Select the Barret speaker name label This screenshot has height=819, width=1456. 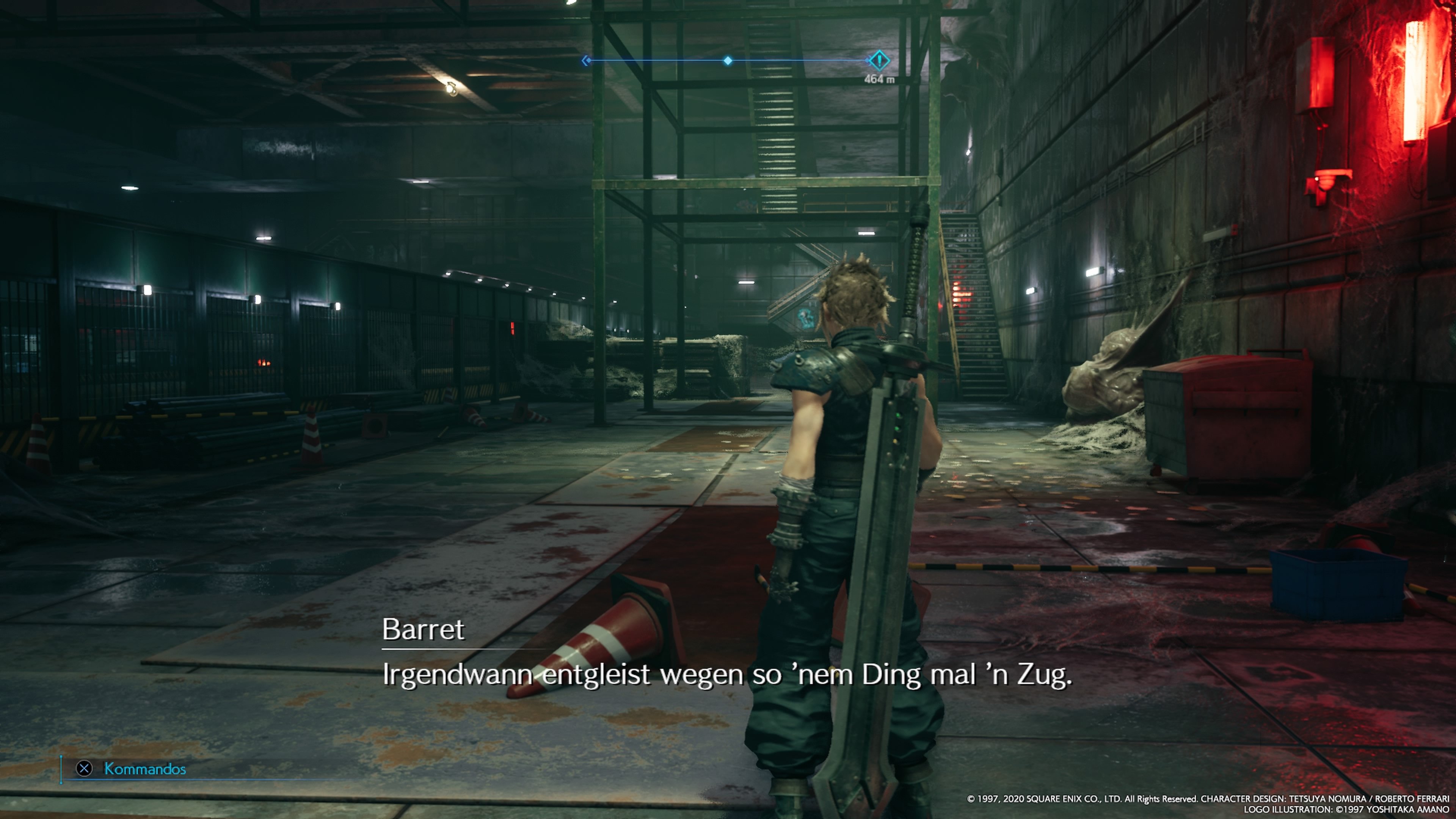coord(424,630)
